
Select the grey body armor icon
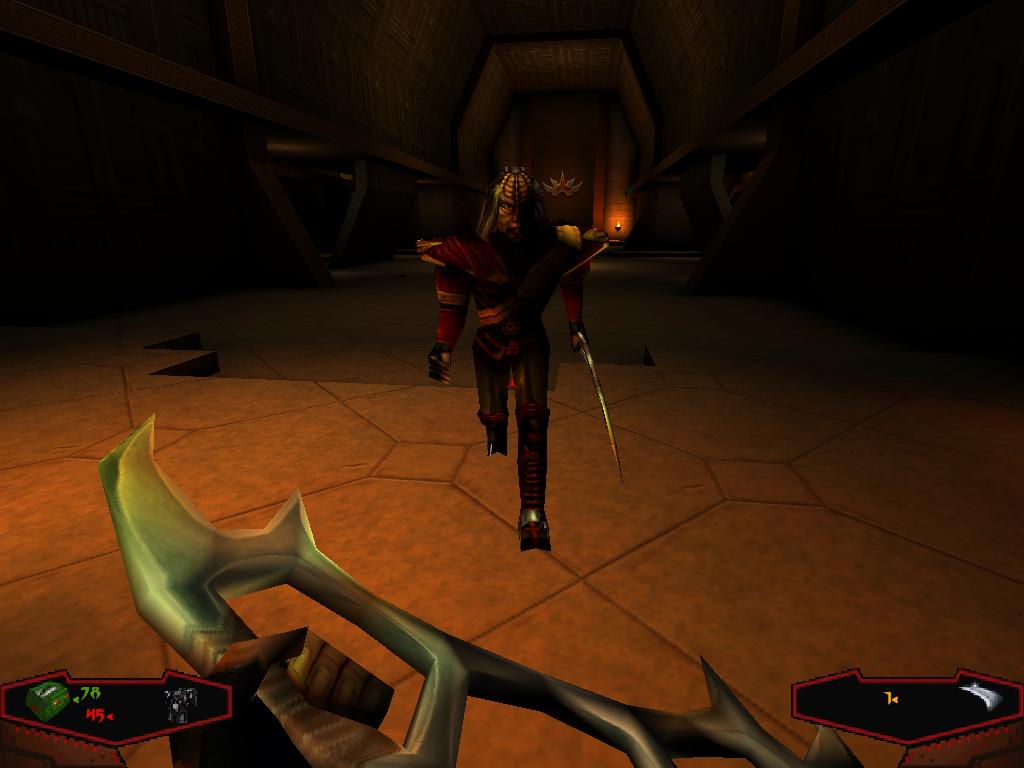180,704
